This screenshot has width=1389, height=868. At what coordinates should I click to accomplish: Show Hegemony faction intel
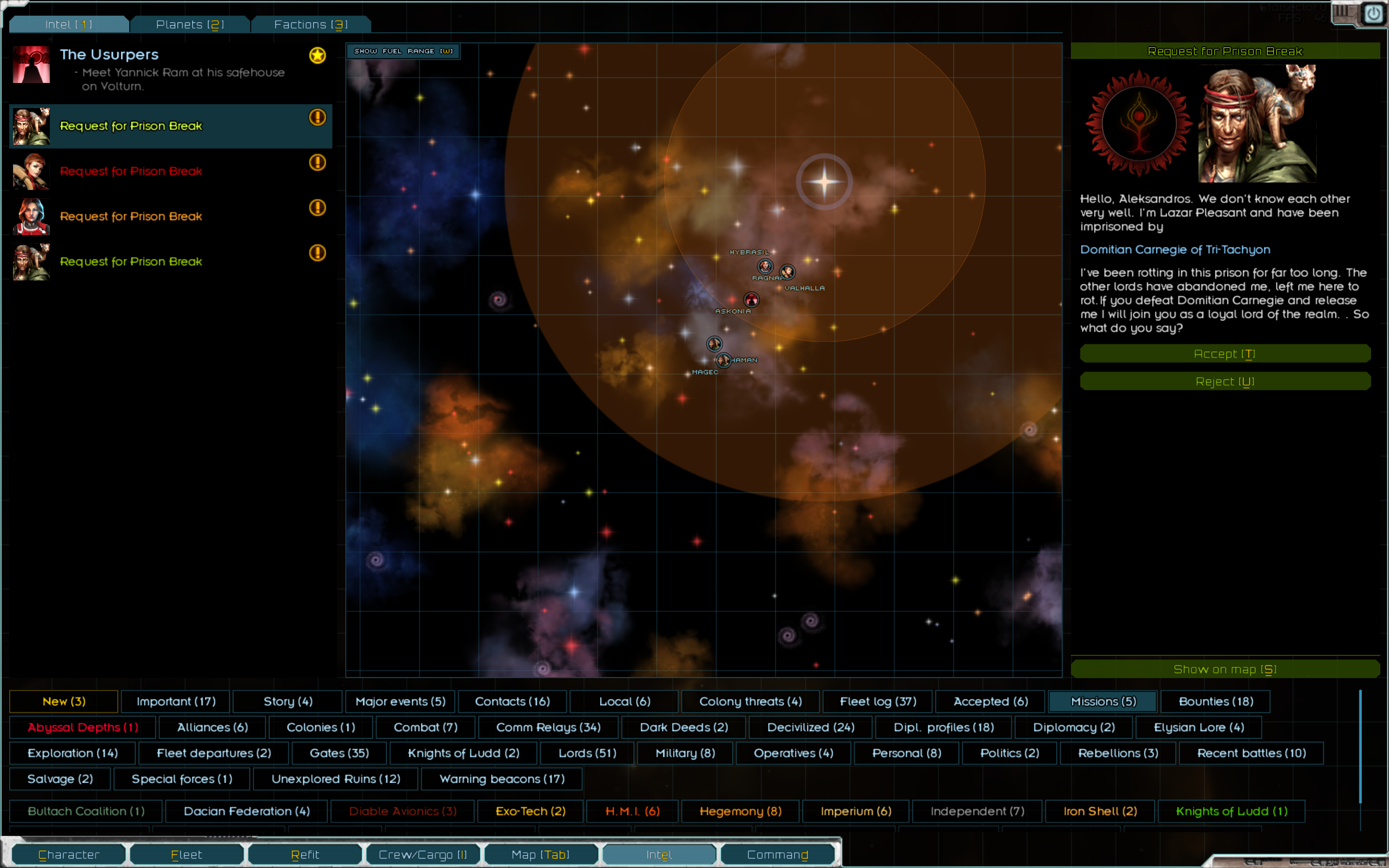[740, 810]
